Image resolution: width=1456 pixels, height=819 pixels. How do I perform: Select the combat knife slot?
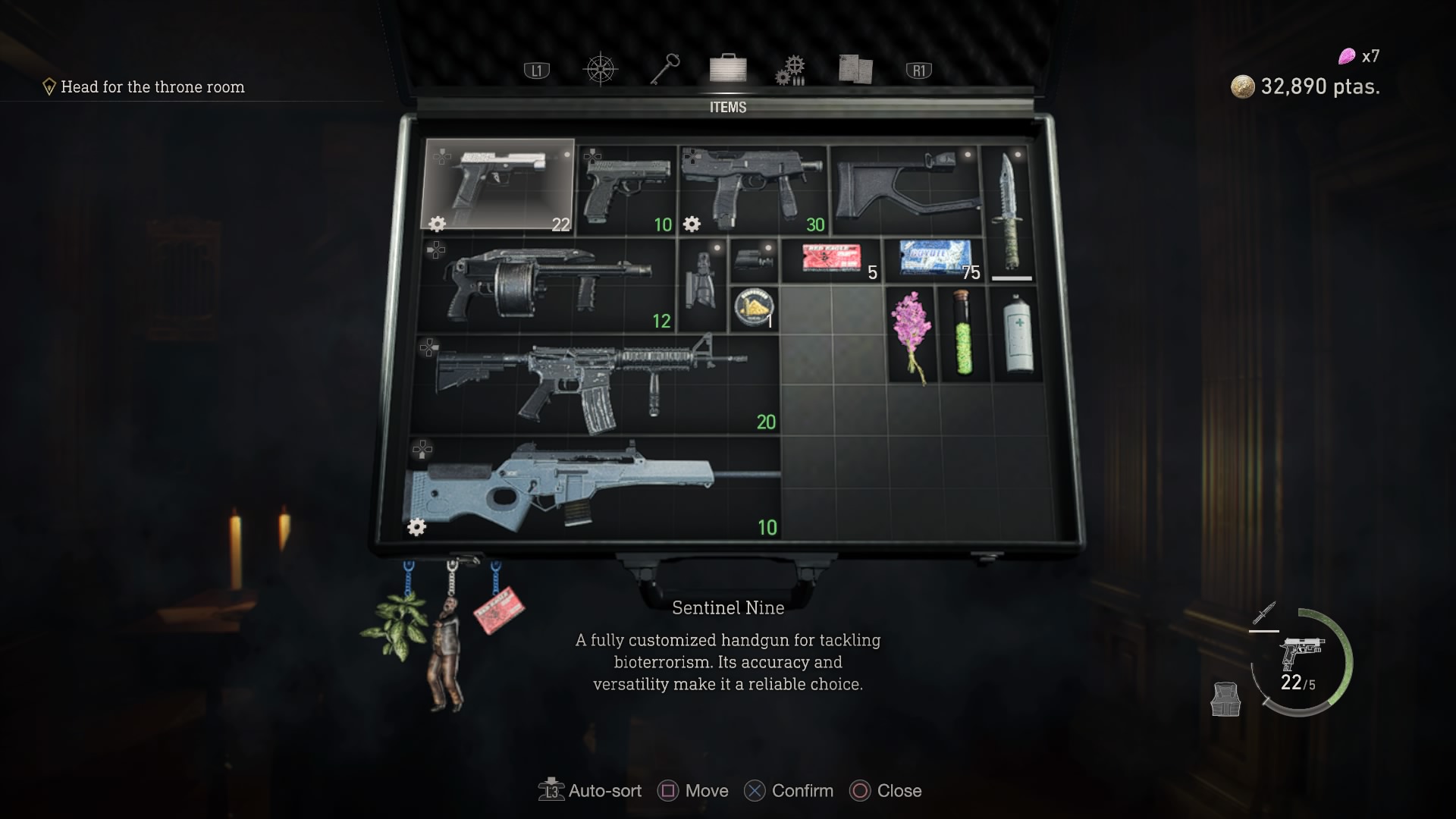[1011, 211]
